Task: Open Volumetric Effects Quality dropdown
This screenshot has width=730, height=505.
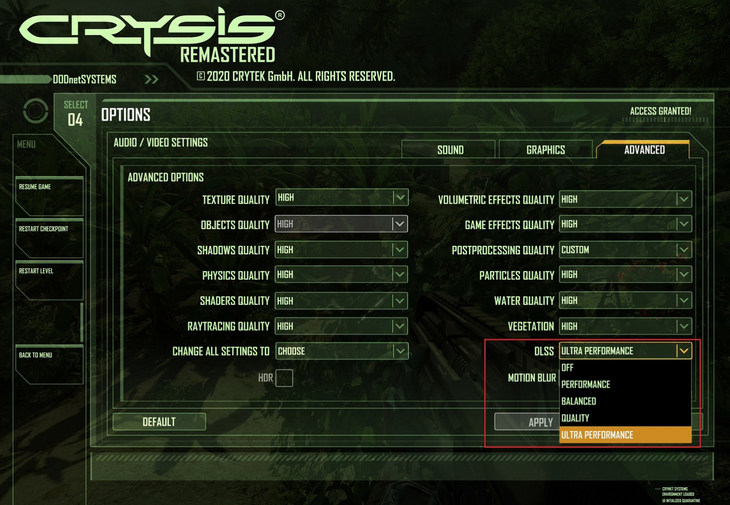Action: (625, 199)
